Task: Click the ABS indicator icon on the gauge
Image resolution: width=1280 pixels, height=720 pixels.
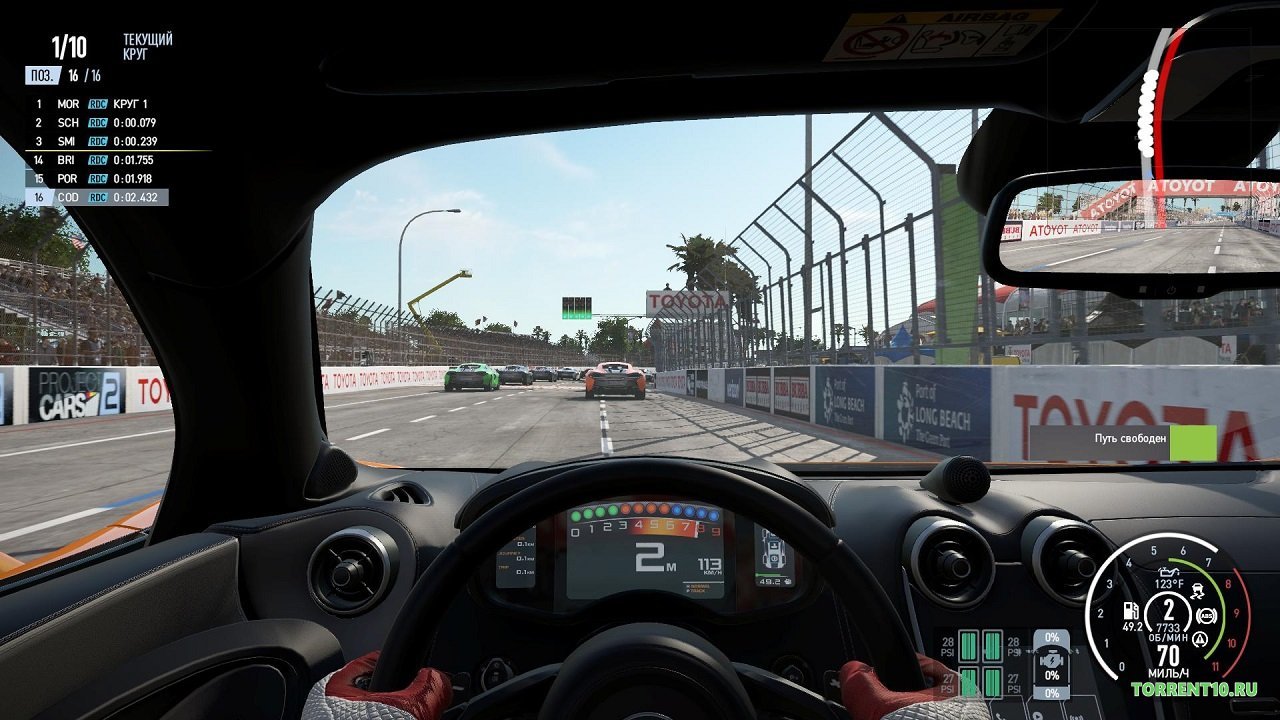Action: (x=1206, y=615)
